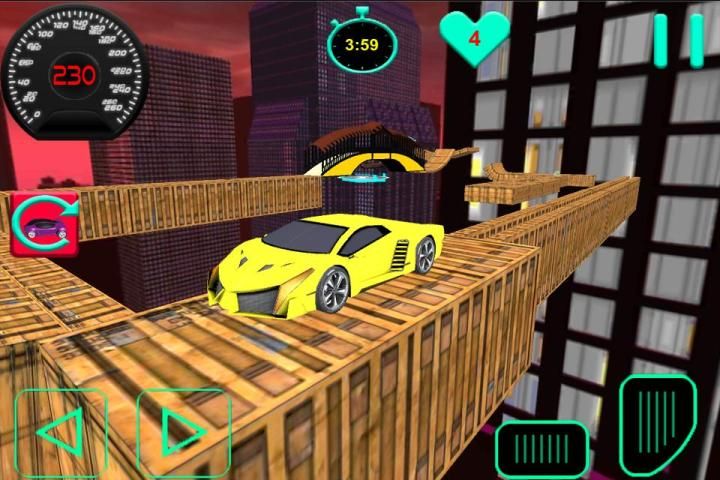The image size is (720, 480).
Task: Tap the wide brake pedal
Action: click(541, 446)
